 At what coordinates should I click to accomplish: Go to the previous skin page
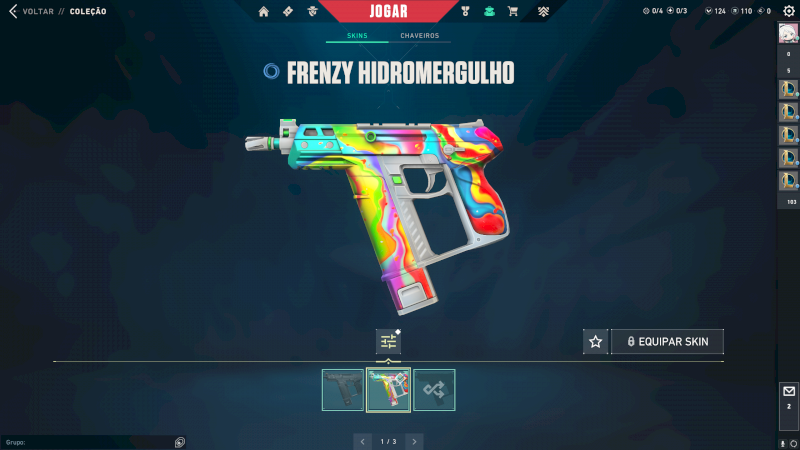363,441
